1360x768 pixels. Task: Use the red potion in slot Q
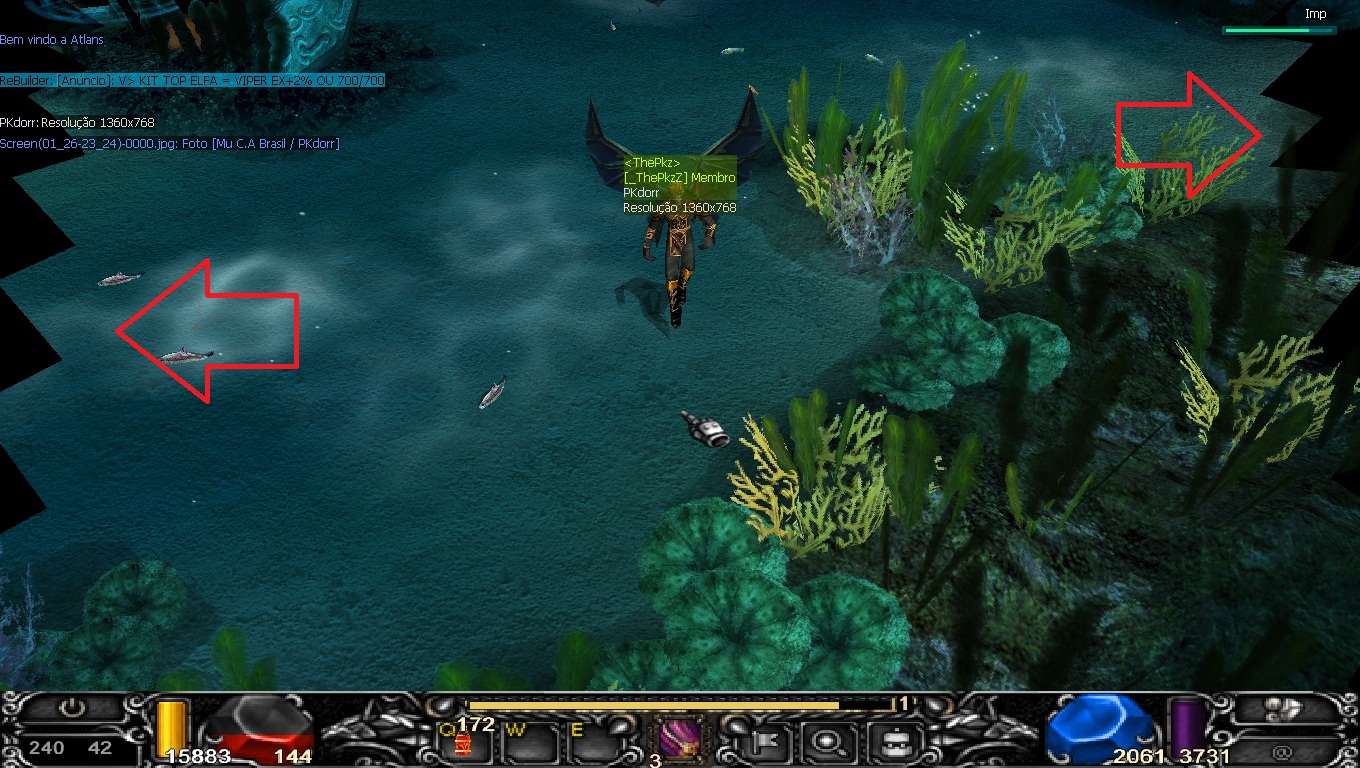(x=464, y=743)
